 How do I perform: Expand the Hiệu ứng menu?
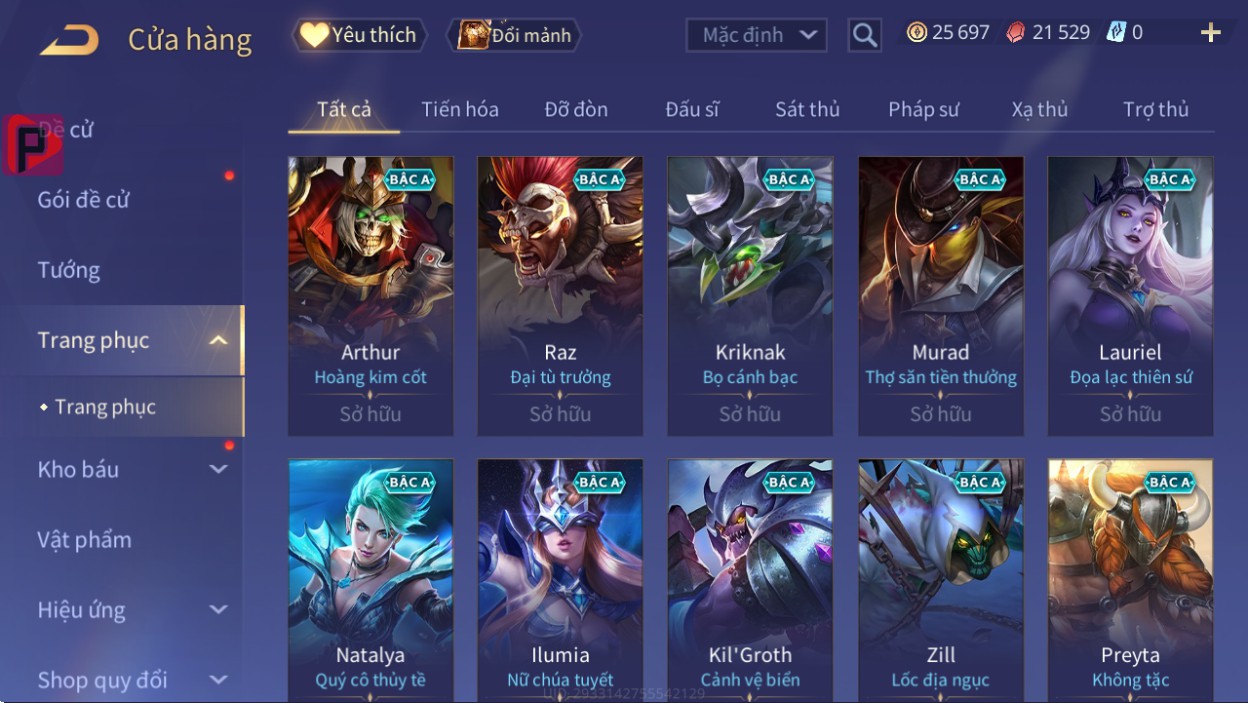(x=130, y=610)
